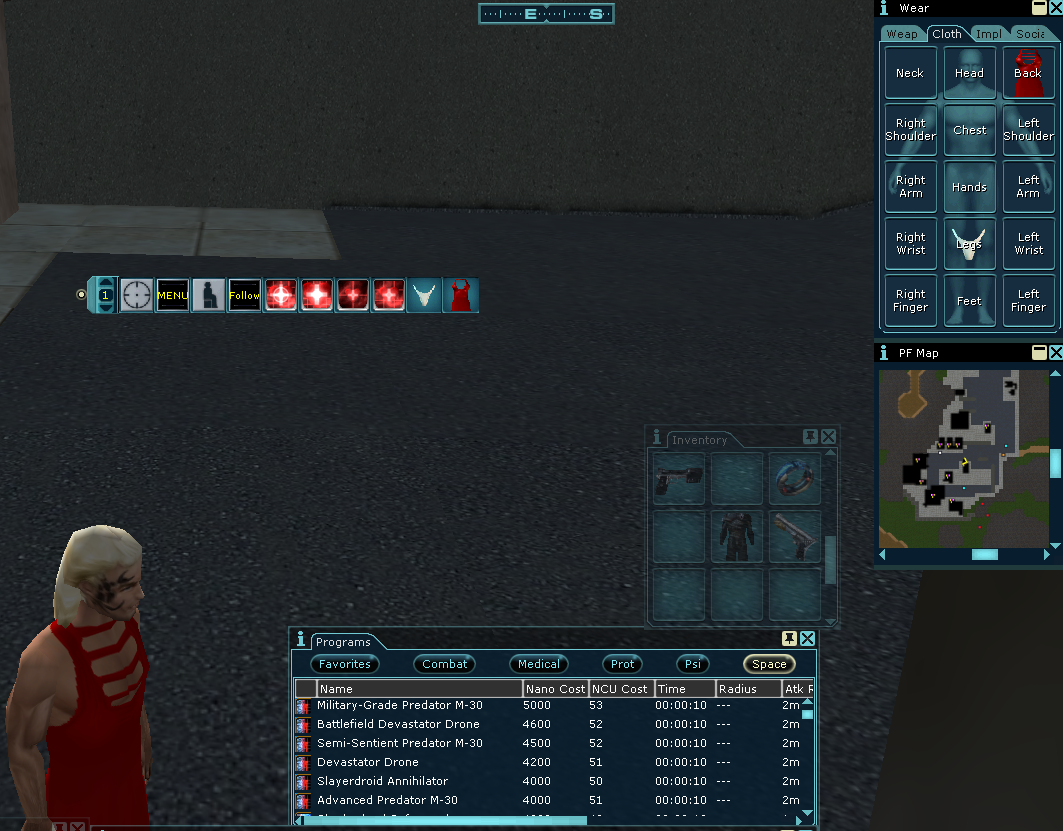Select the Chest equipment slot
The image size is (1063, 831).
pos(969,130)
